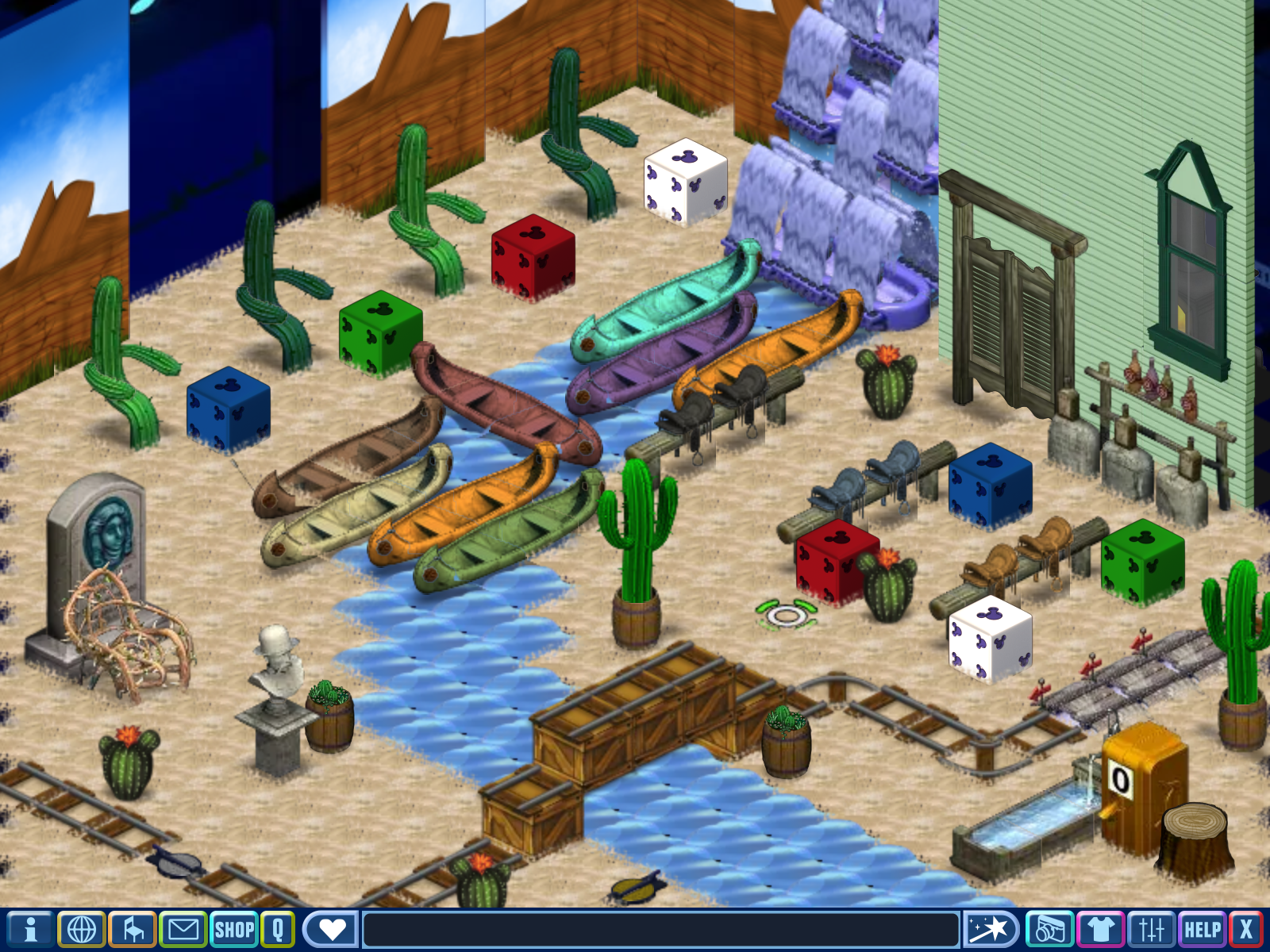Focus the chat text input bar

(660, 929)
